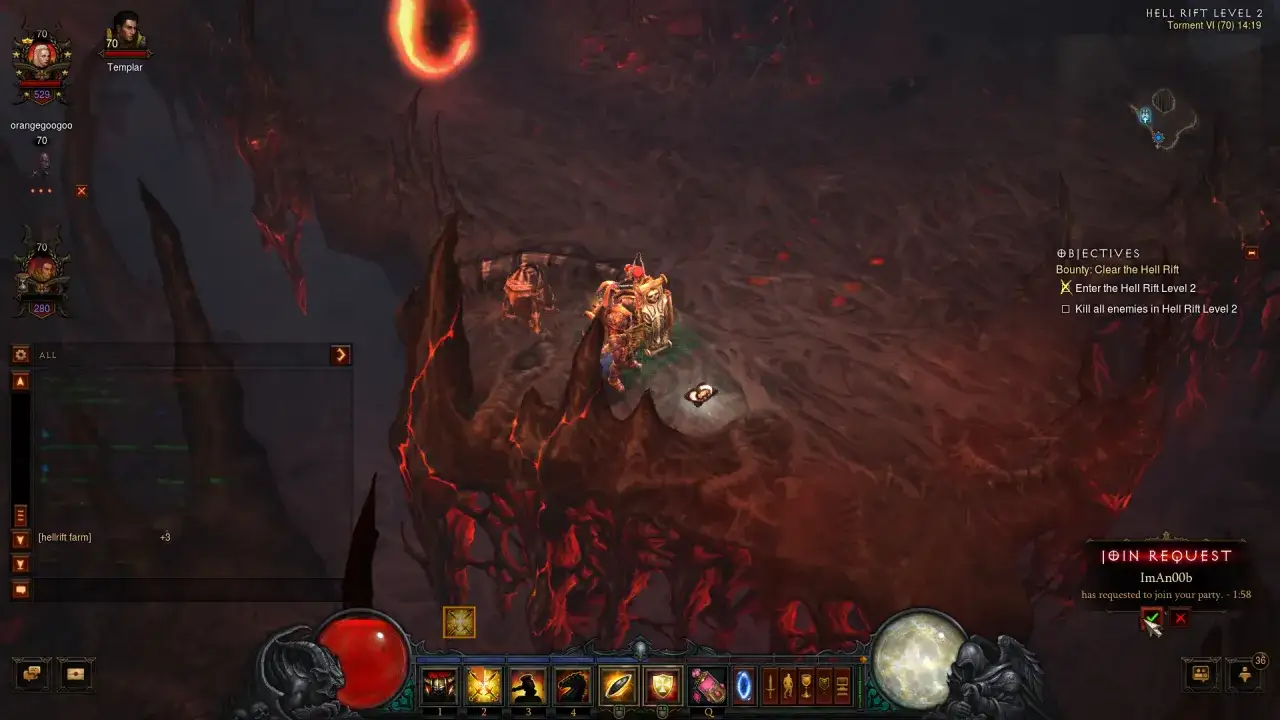Decline ImAn00b's join request with the red X
Screen dimensions: 1280x720
pyautogui.click(x=1180, y=617)
